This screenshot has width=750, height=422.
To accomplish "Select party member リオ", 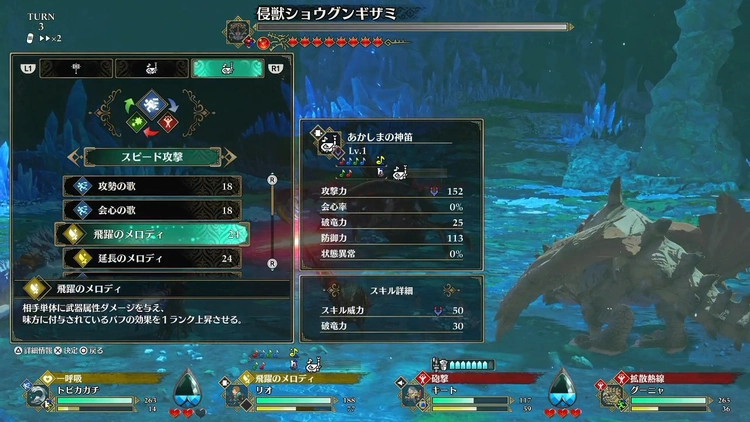I will pos(265,396).
